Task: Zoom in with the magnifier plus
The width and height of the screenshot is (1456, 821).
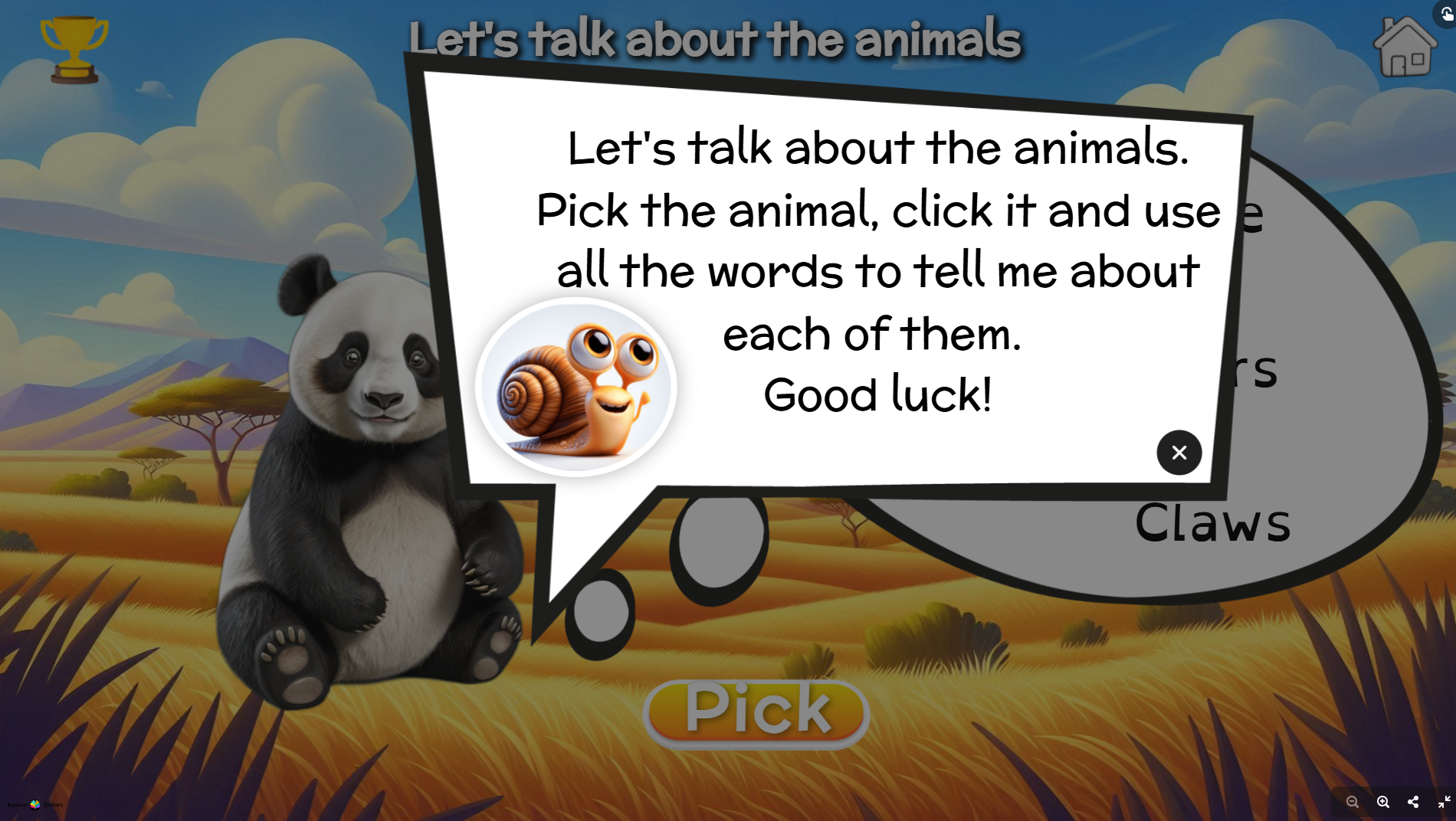Action: [x=1383, y=802]
